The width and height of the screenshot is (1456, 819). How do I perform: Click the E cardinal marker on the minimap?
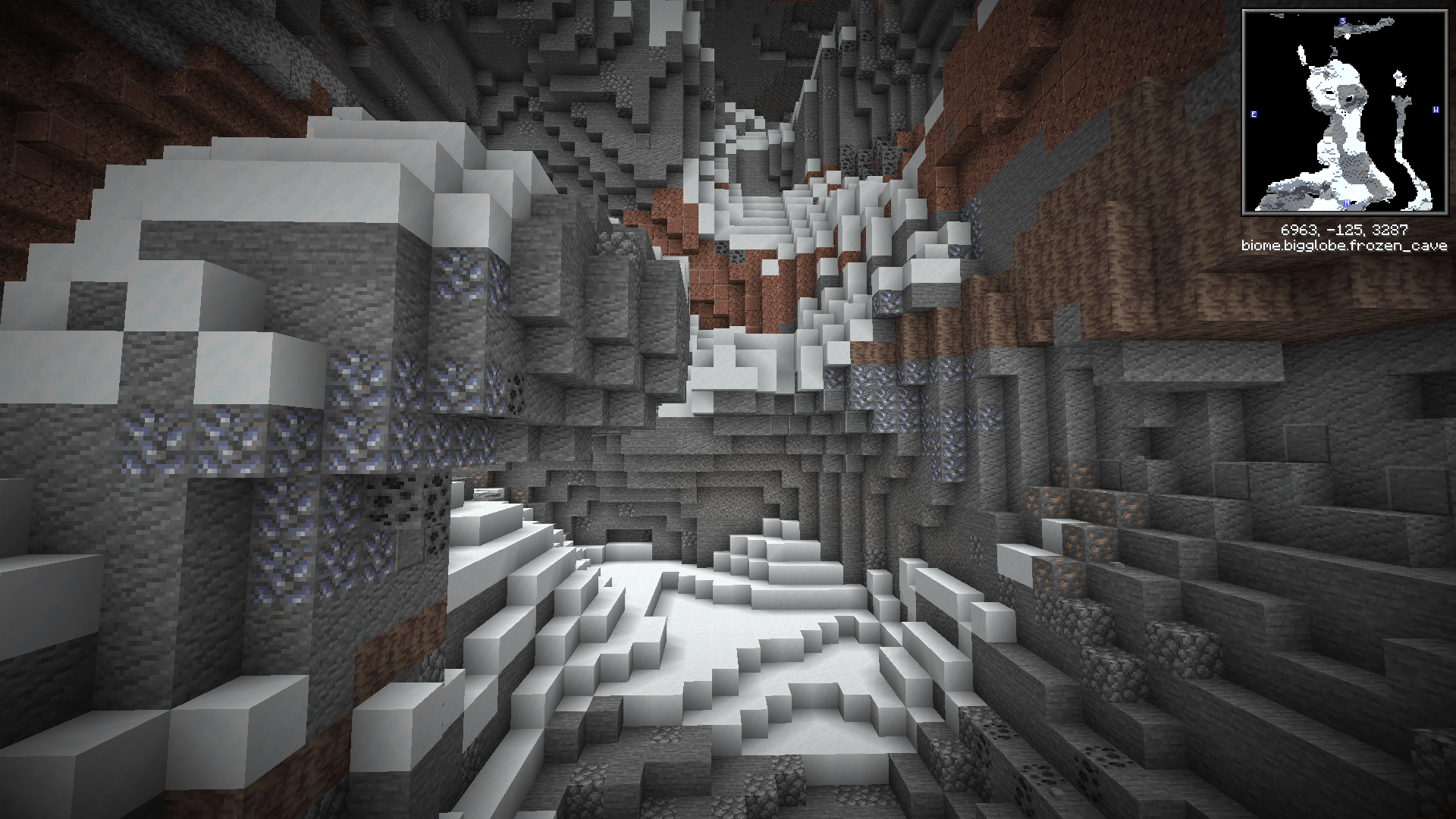(1254, 115)
